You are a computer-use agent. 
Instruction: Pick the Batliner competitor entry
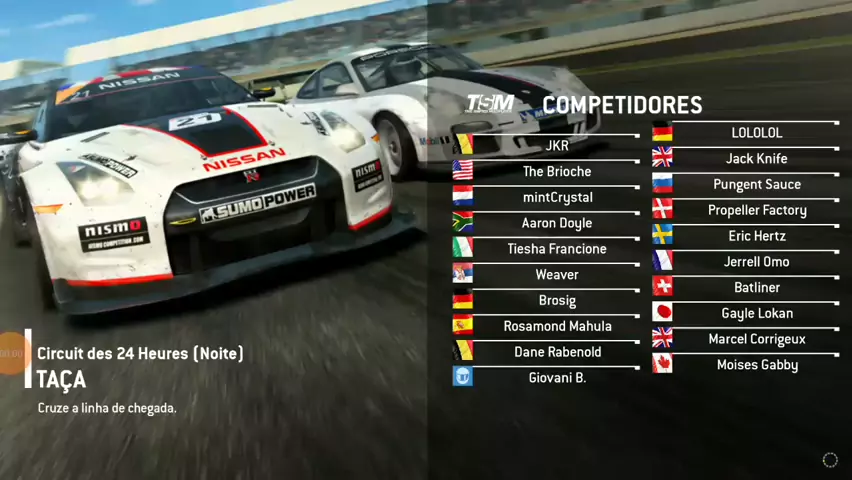coord(756,288)
